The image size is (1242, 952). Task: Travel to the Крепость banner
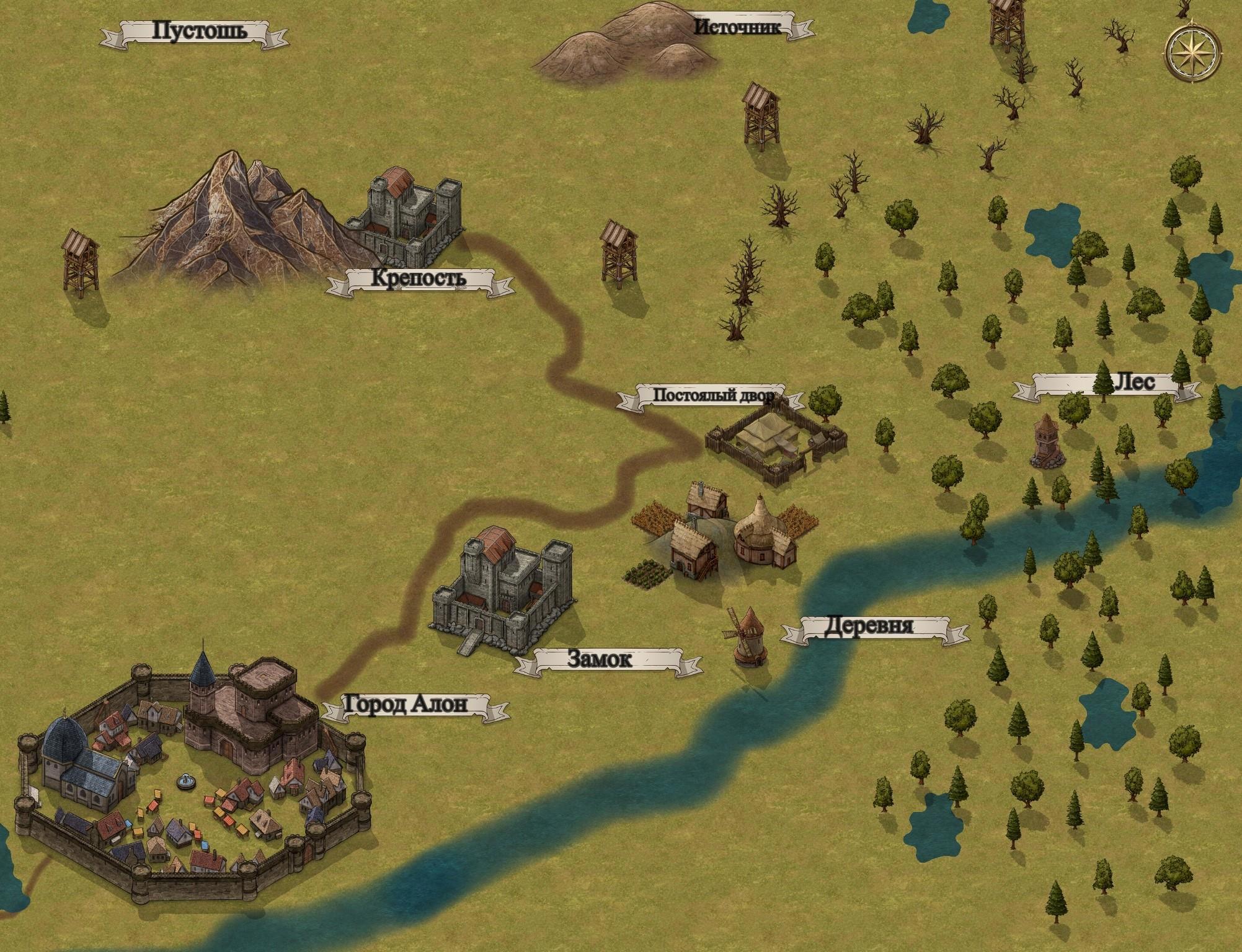(x=419, y=280)
